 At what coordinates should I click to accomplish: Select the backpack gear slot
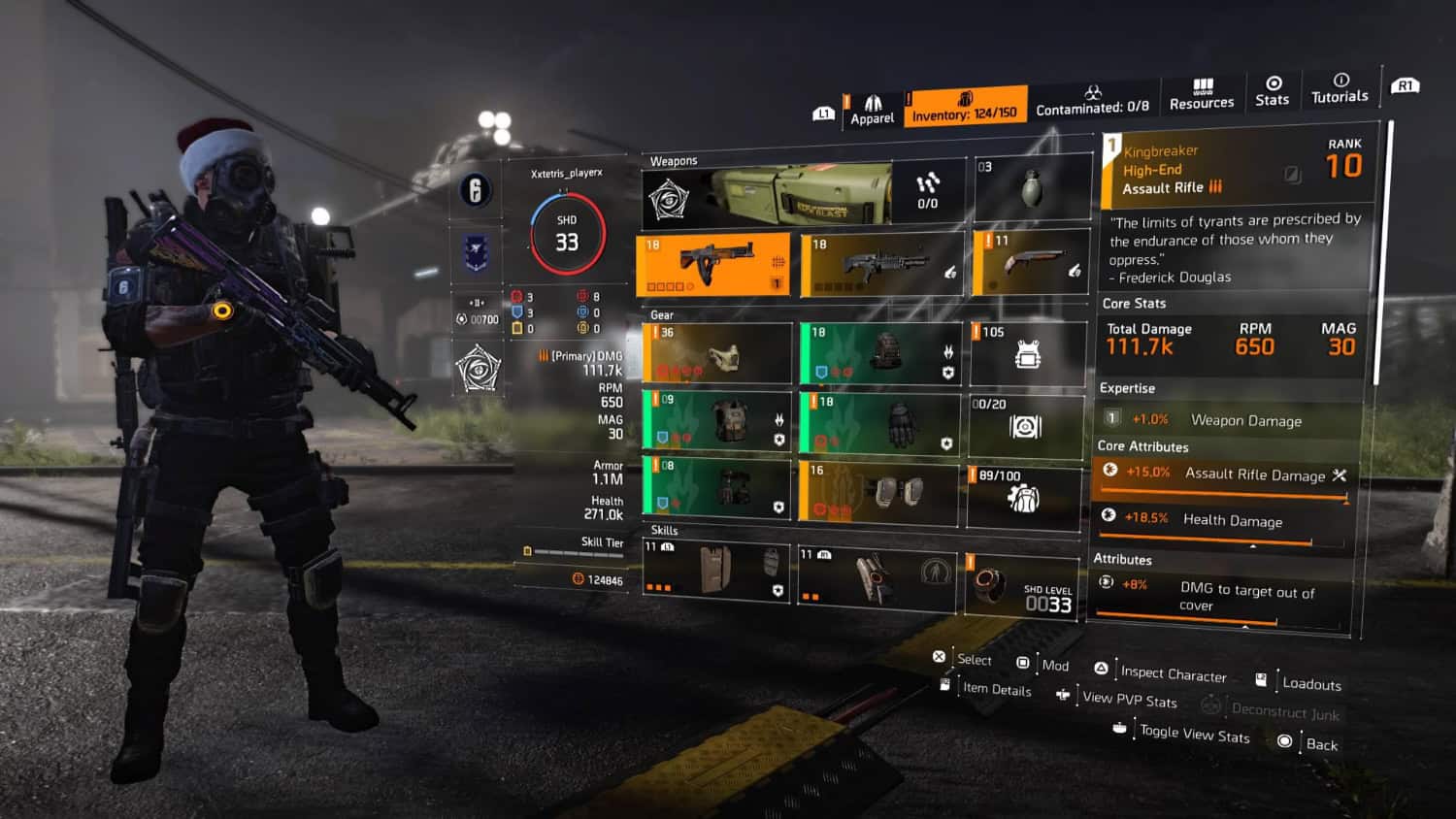pyautogui.click(x=881, y=353)
